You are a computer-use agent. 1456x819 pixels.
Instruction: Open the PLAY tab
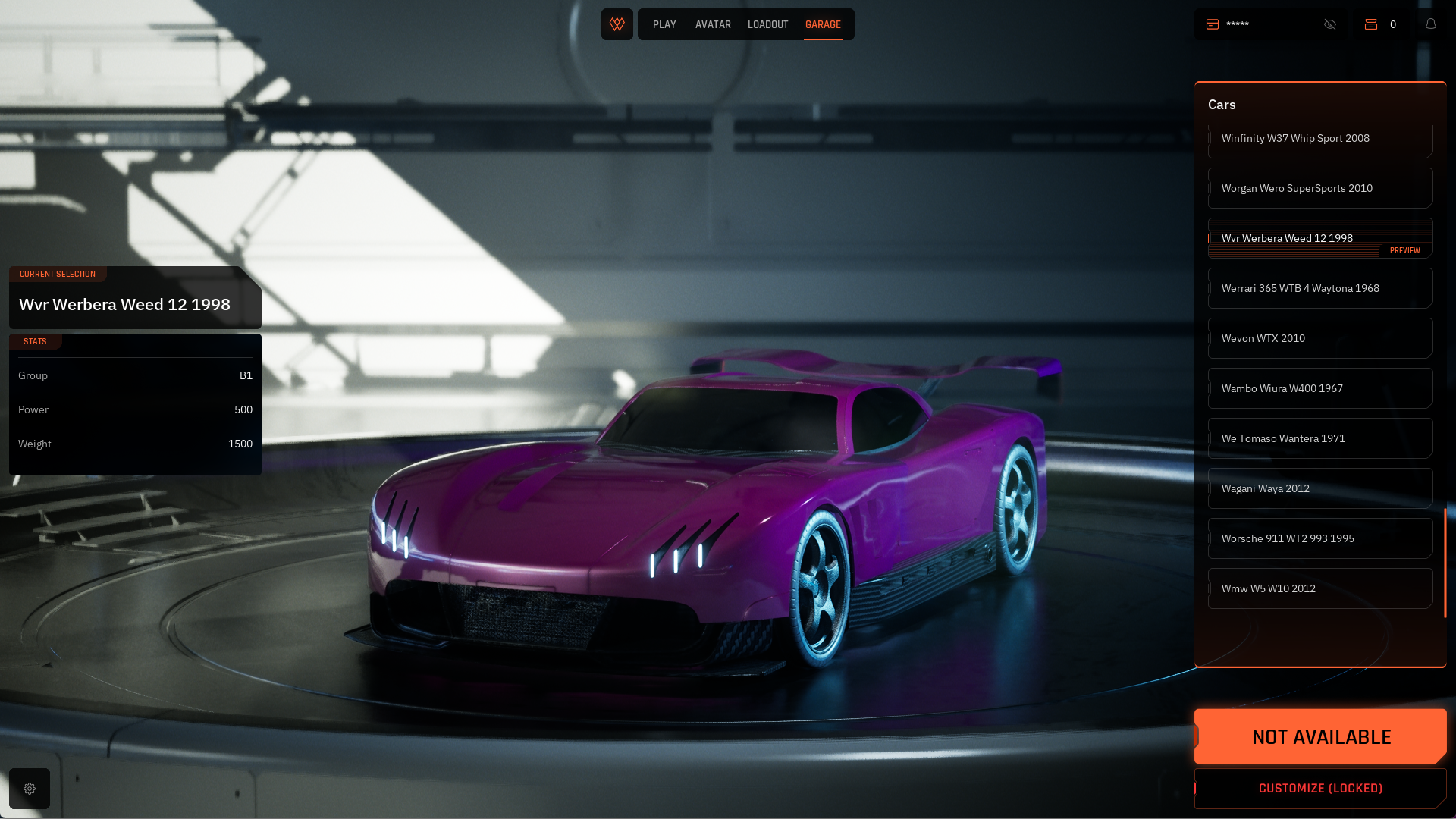[x=664, y=24]
